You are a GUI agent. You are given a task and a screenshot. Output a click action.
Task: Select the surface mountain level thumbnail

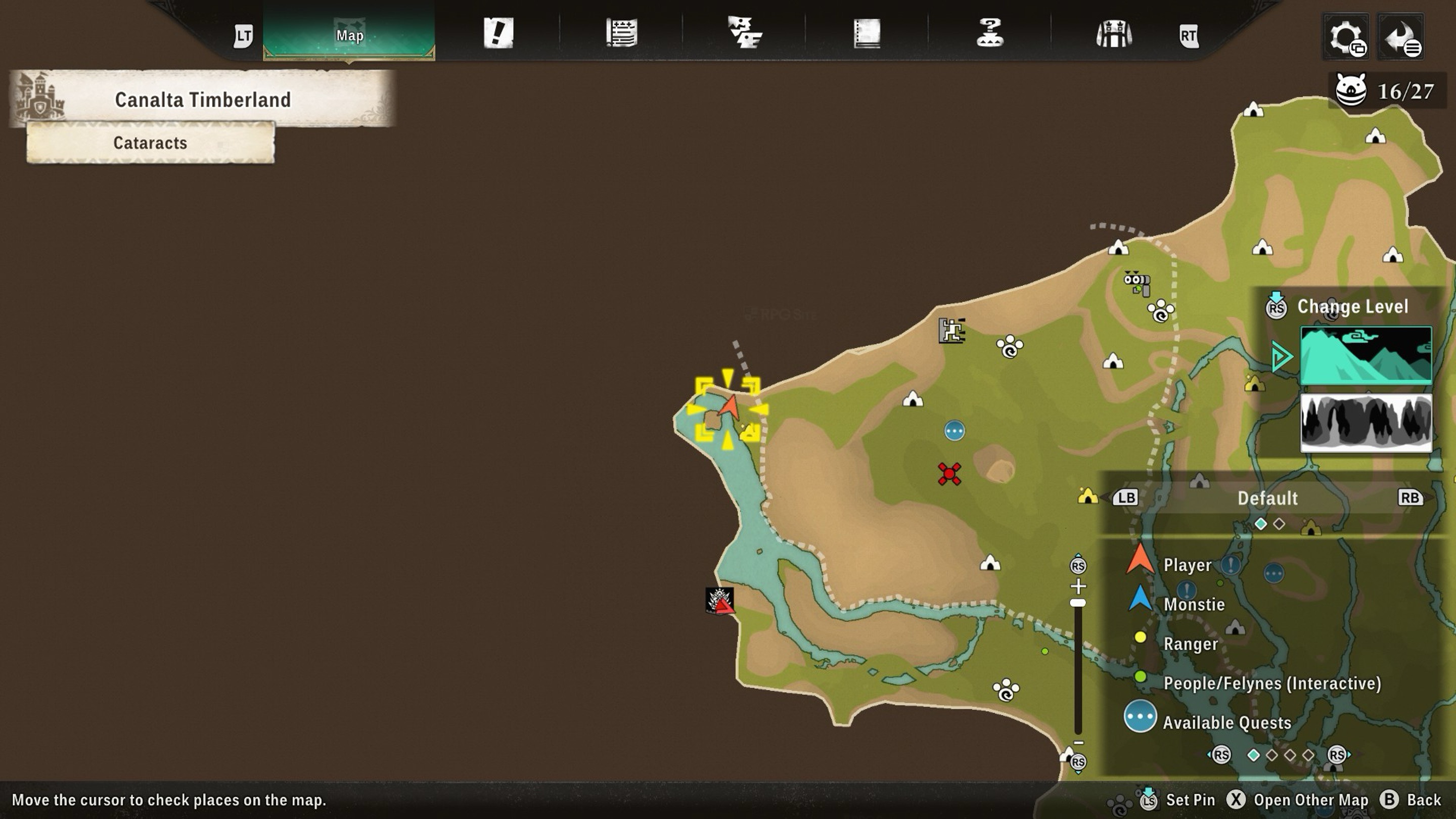[x=1366, y=355]
